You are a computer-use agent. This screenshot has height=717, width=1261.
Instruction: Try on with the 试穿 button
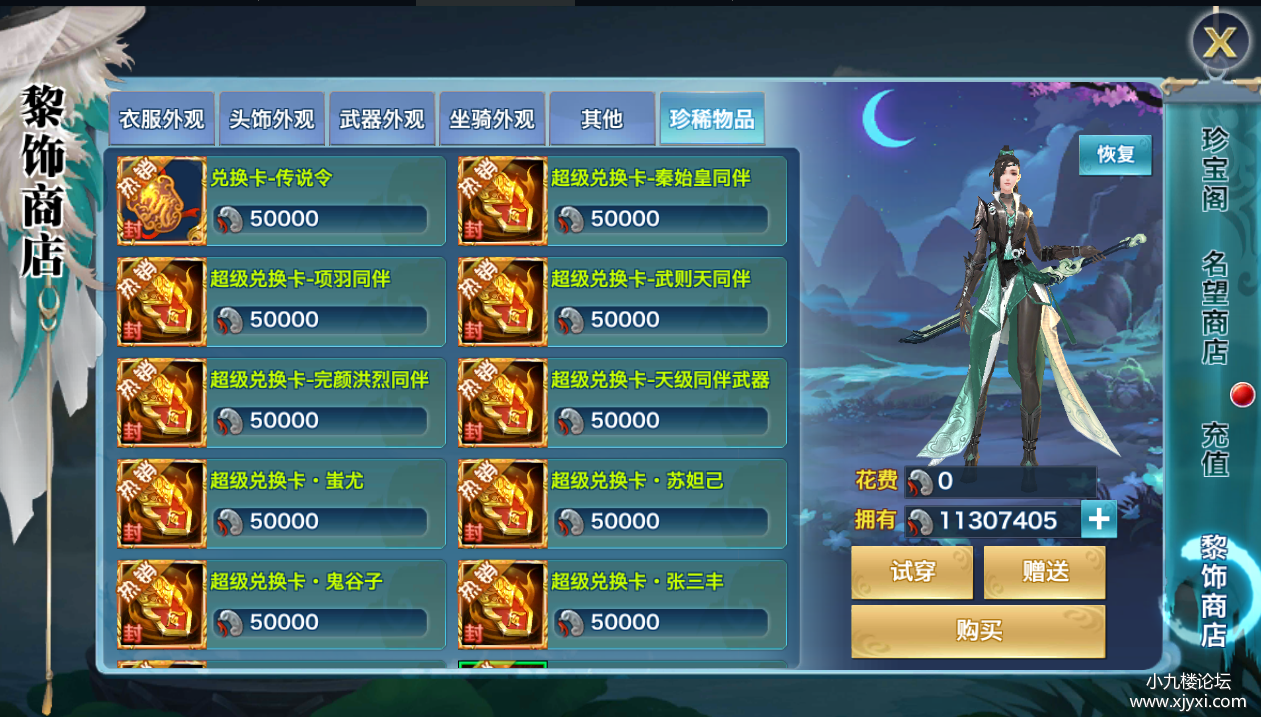[912, 572]
